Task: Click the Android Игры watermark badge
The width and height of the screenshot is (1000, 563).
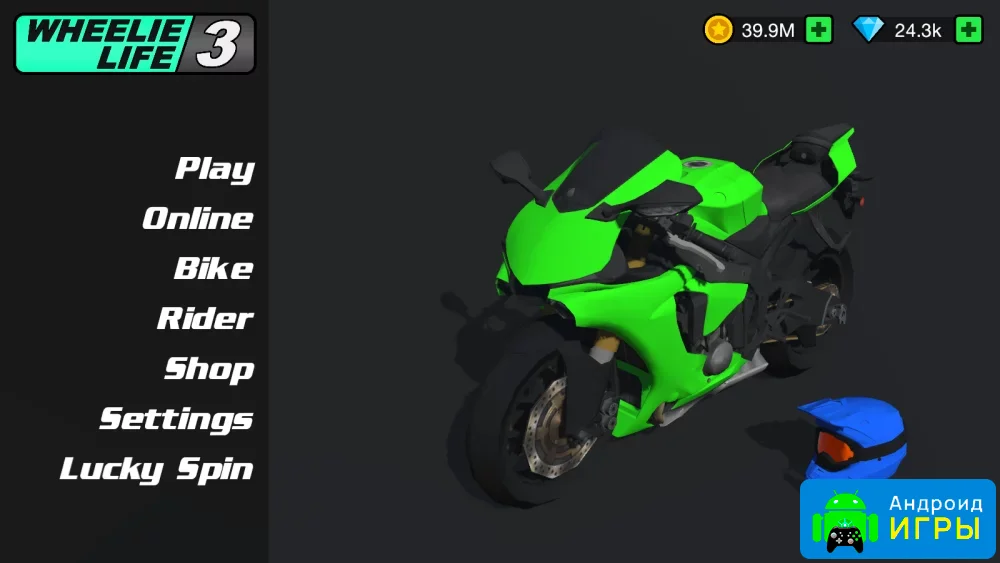Action: [897, 518]
